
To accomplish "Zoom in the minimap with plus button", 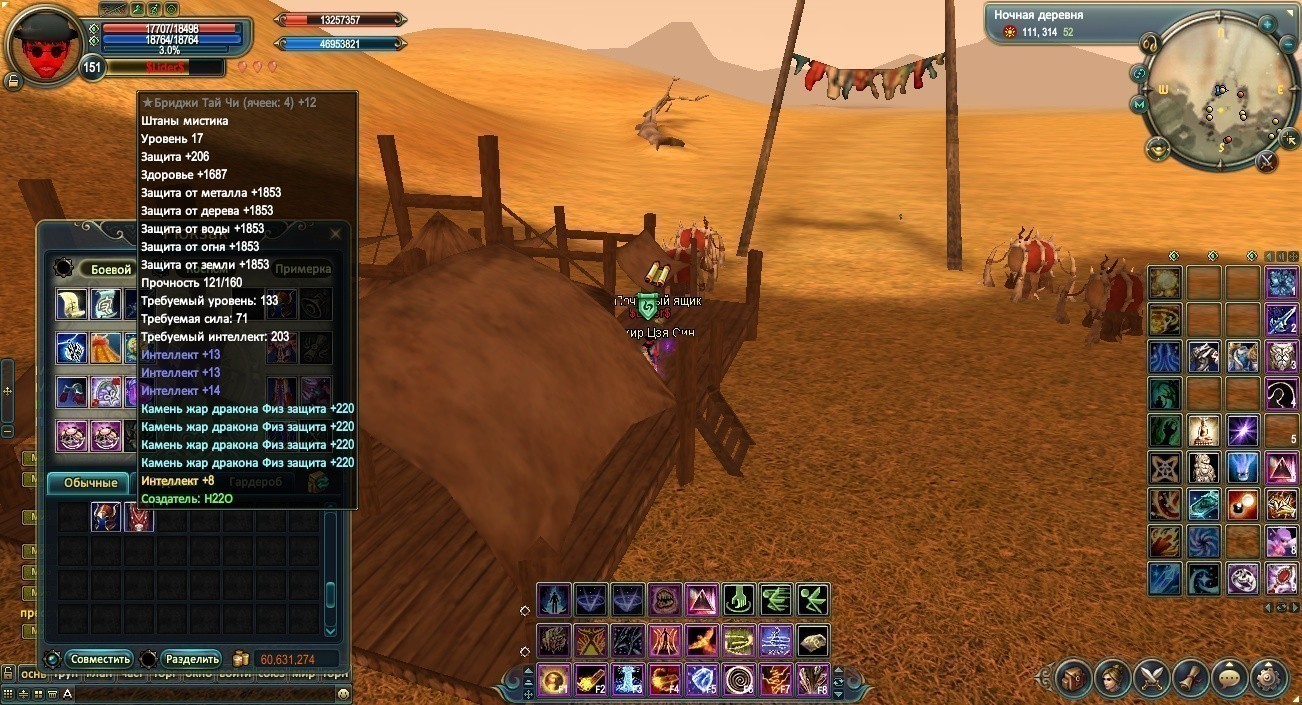I will pos(1266,23).
